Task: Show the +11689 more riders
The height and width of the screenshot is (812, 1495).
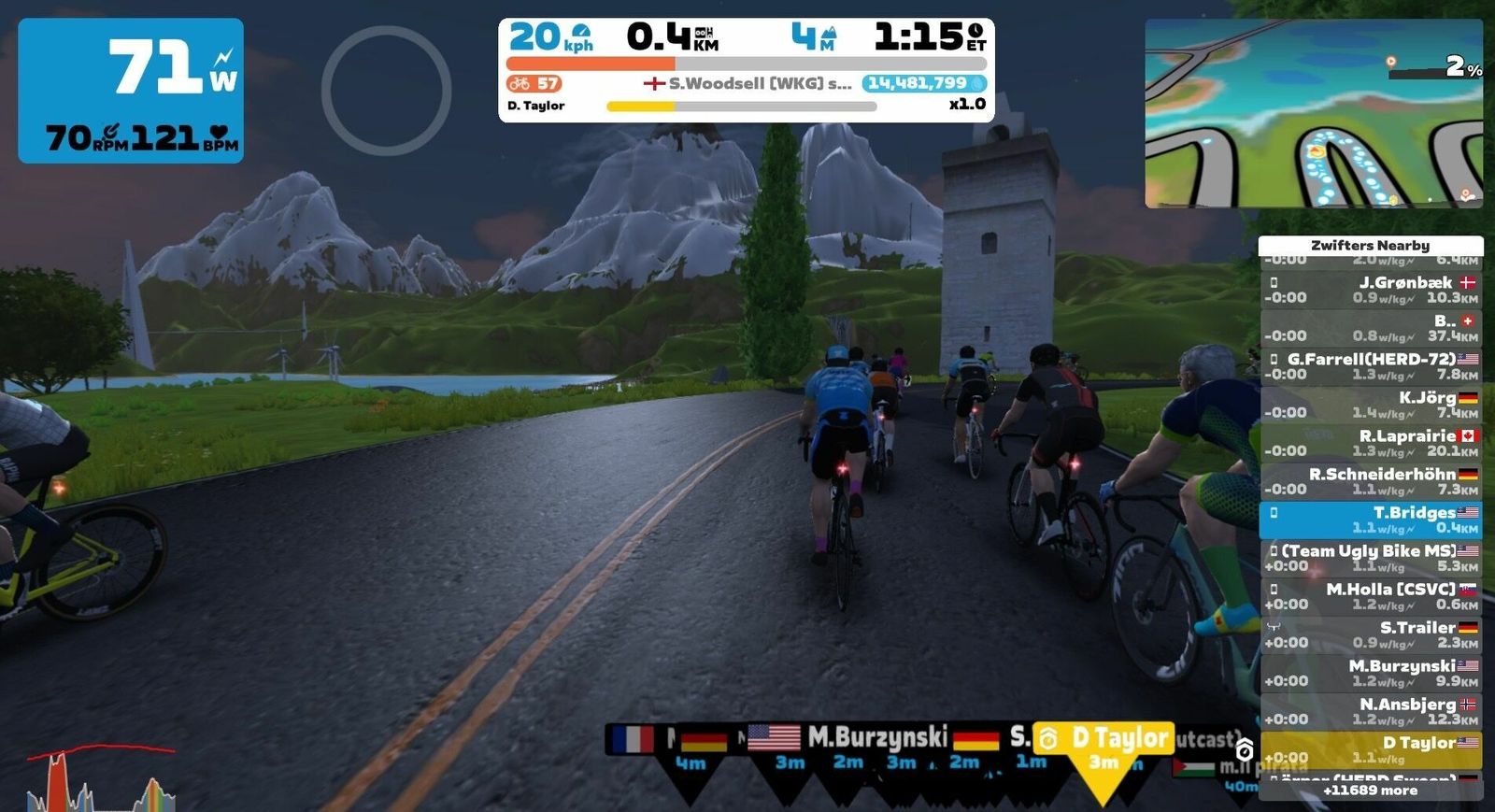Action: click(x=1370, y=791)
